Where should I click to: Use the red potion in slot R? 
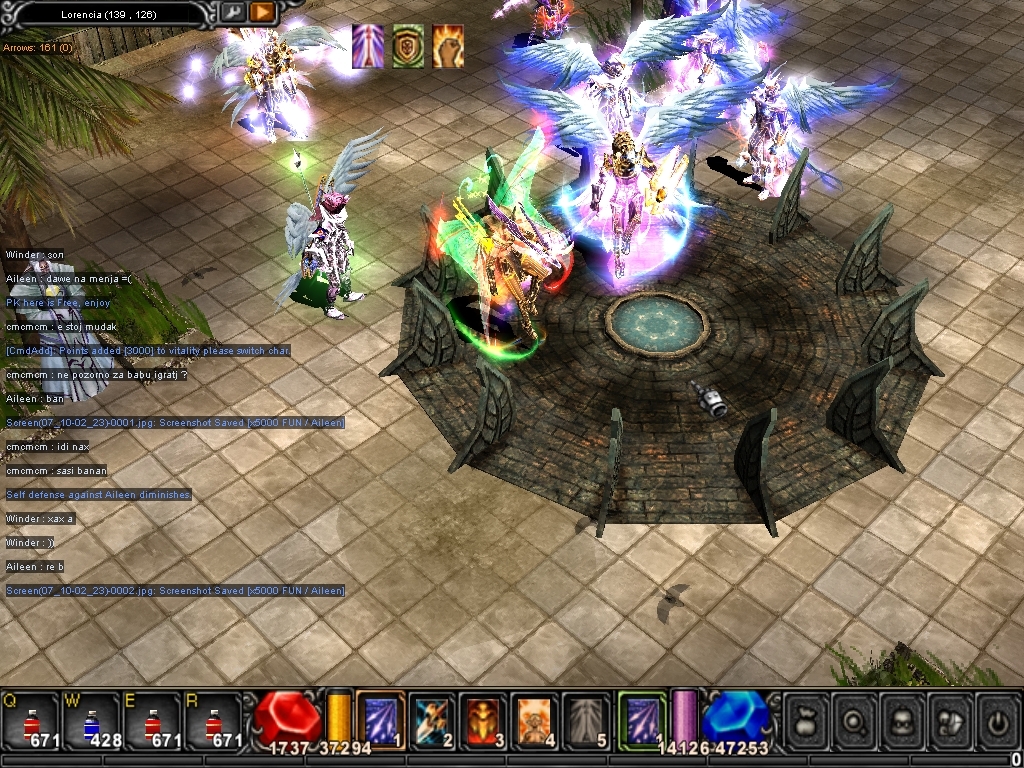click(213, 721)
